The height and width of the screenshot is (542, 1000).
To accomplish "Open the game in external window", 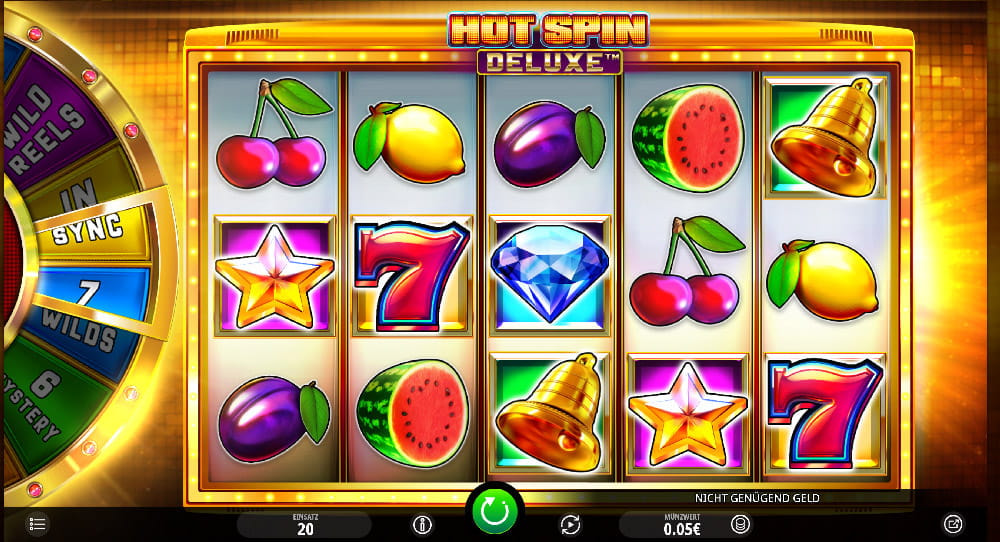I will pyautogui.click(x=953, y=524).
